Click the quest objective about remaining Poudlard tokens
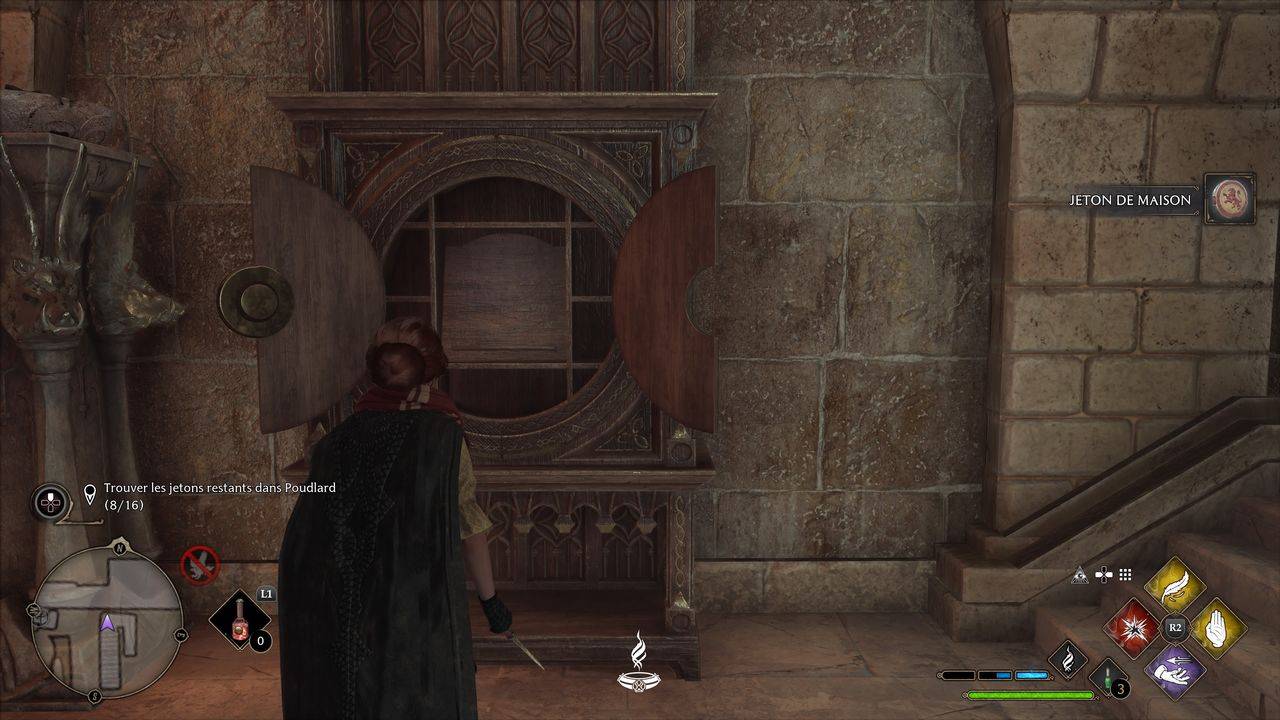 220,495
